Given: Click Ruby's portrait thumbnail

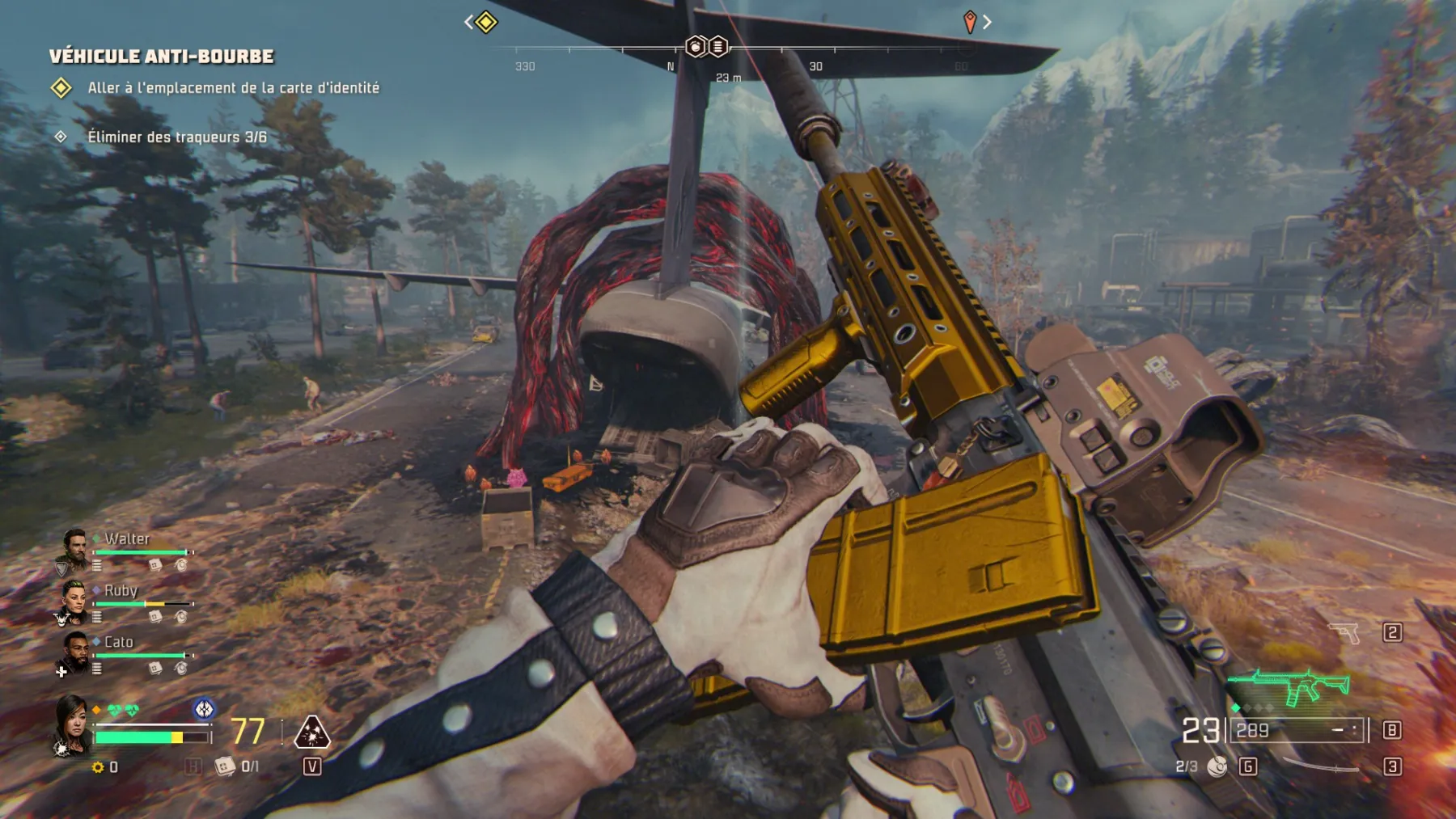Looking at the screenshot, I should click(x=75, y=601).
